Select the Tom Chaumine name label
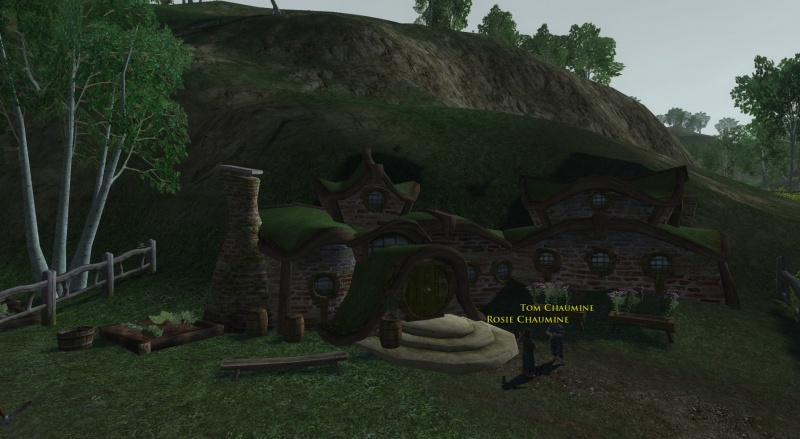The width and height of the screenshot is (800, 439). 544,308
